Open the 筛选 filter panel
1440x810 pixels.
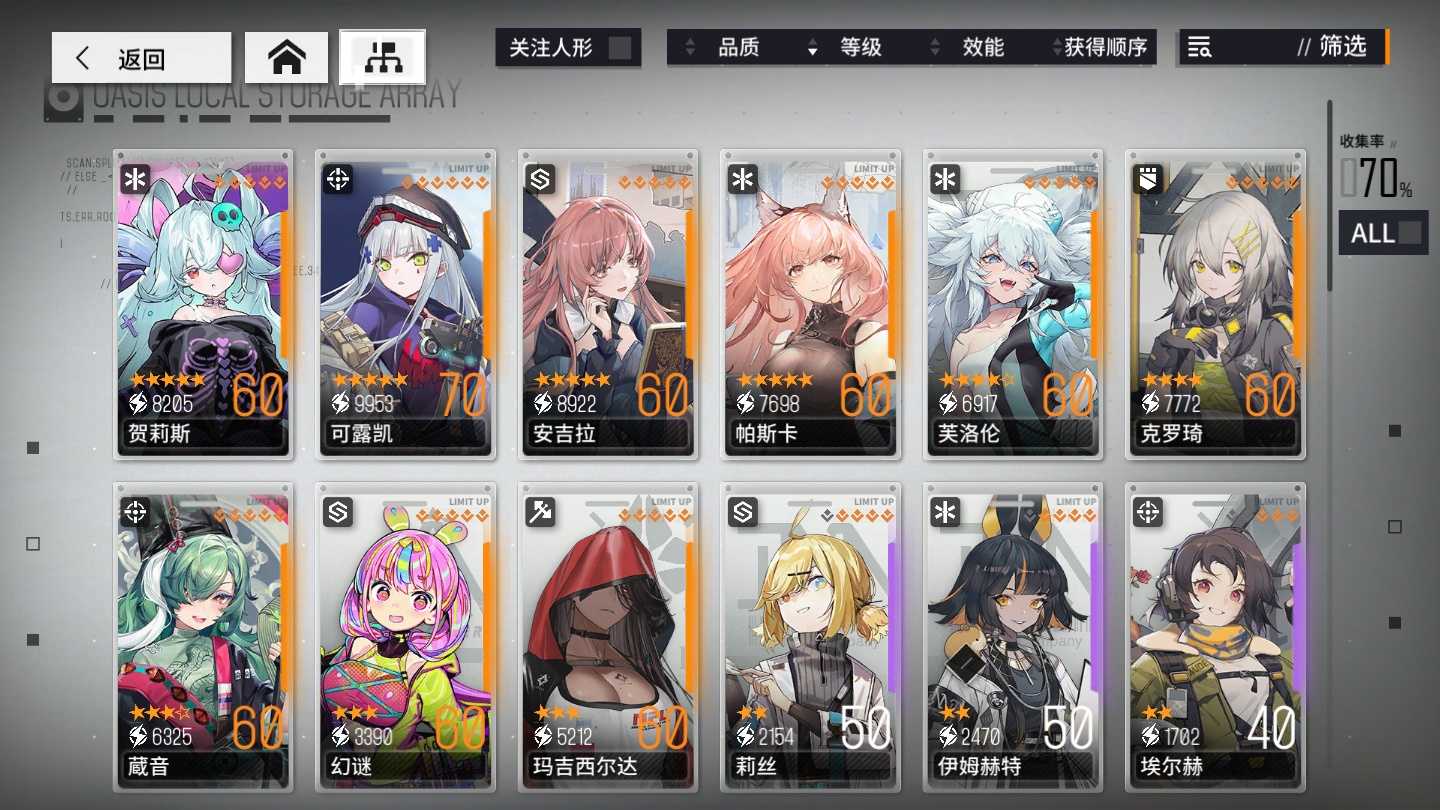coord(1344,46)
